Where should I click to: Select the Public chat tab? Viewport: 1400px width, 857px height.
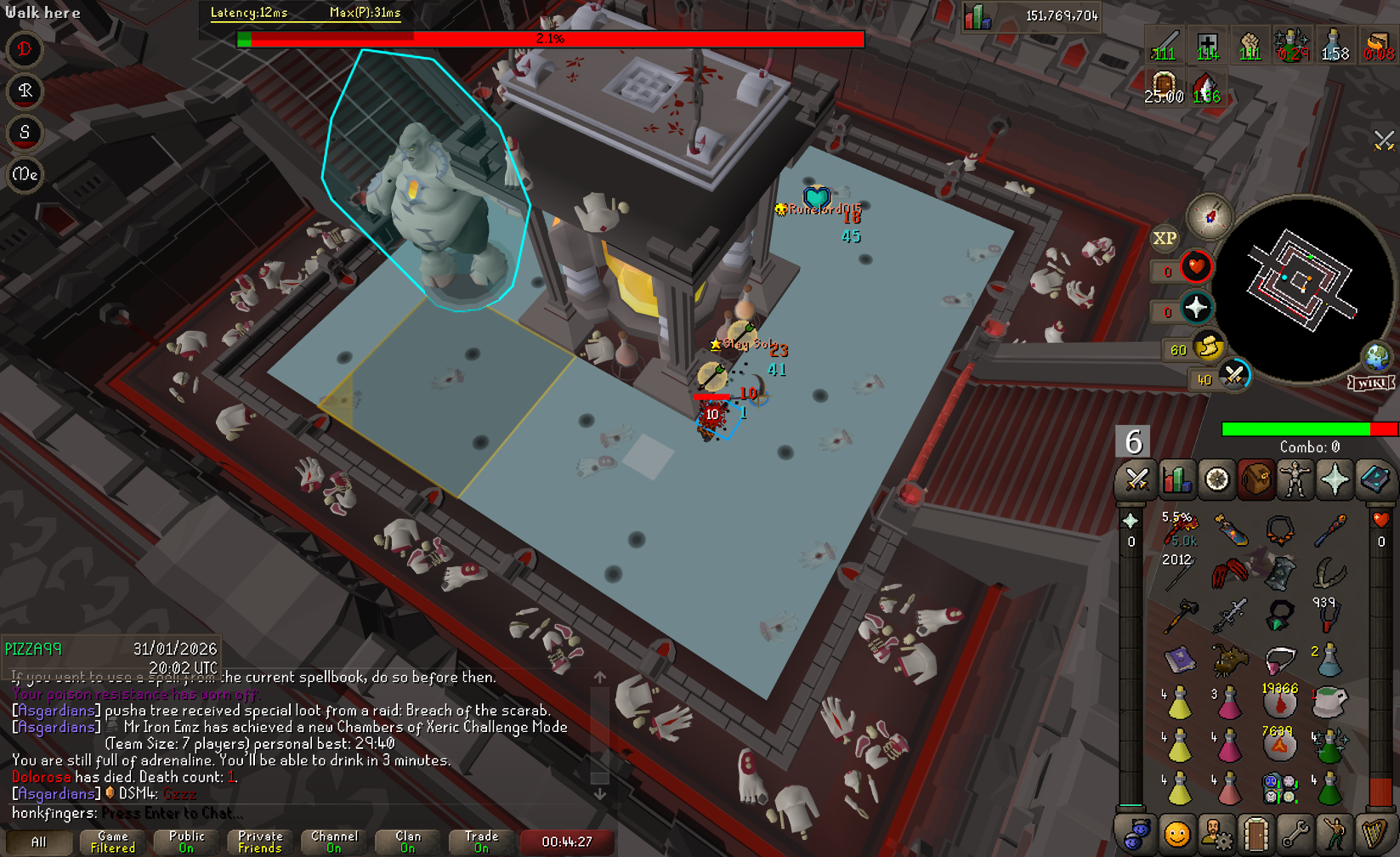186,842
